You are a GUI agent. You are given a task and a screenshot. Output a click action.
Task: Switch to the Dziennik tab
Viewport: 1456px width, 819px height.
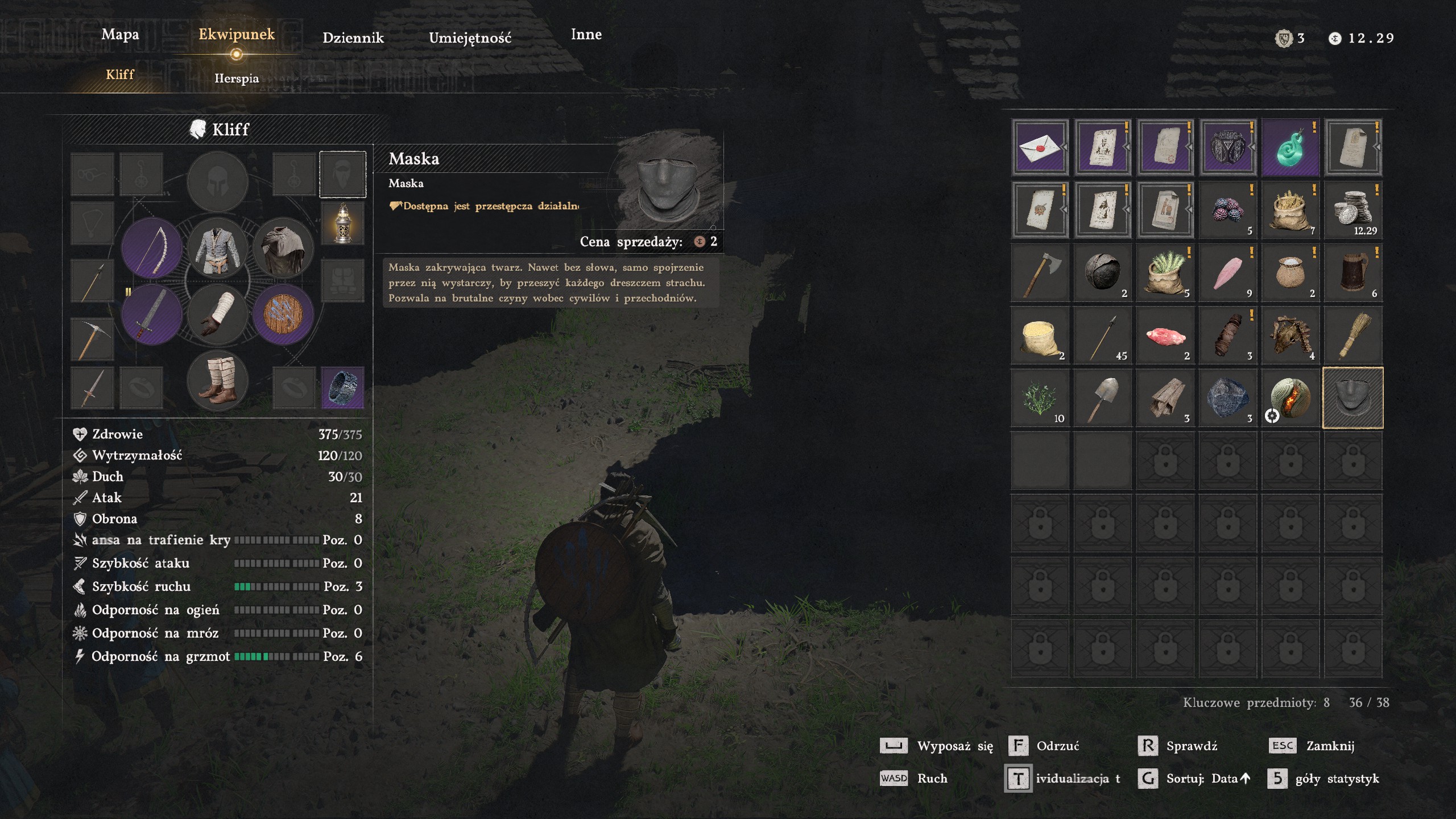353,38
